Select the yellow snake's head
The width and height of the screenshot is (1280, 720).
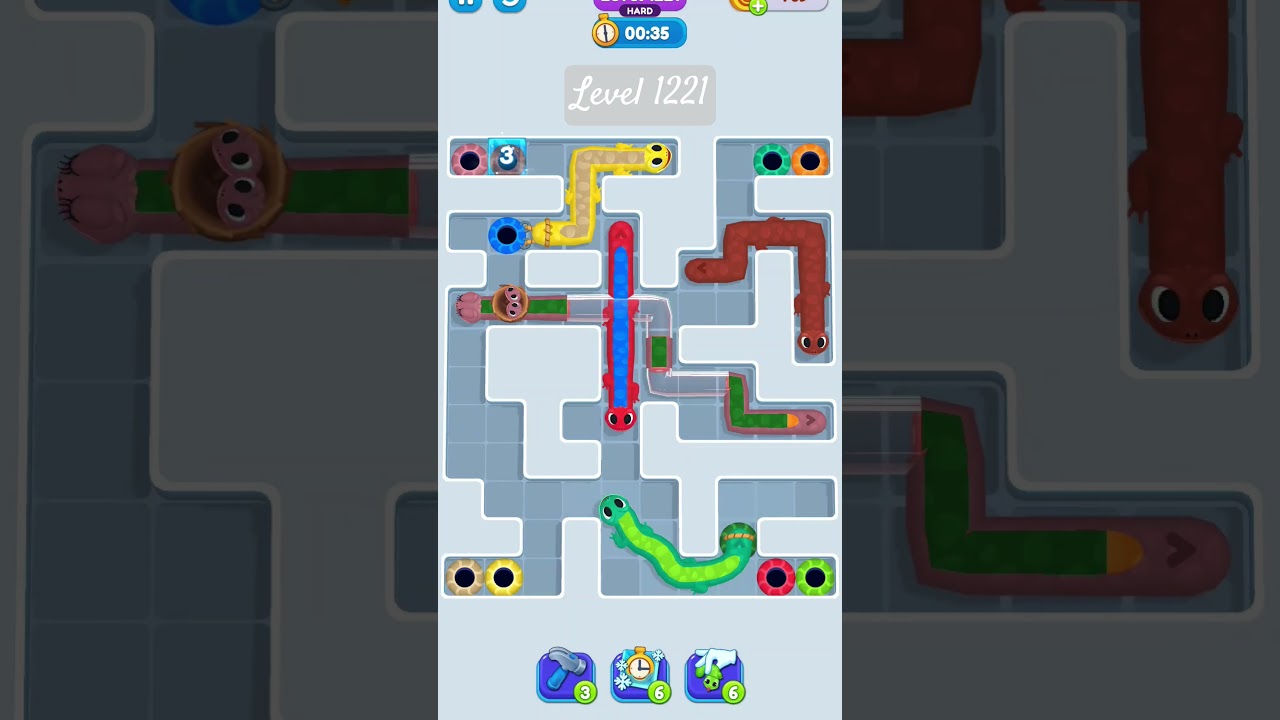657,156
